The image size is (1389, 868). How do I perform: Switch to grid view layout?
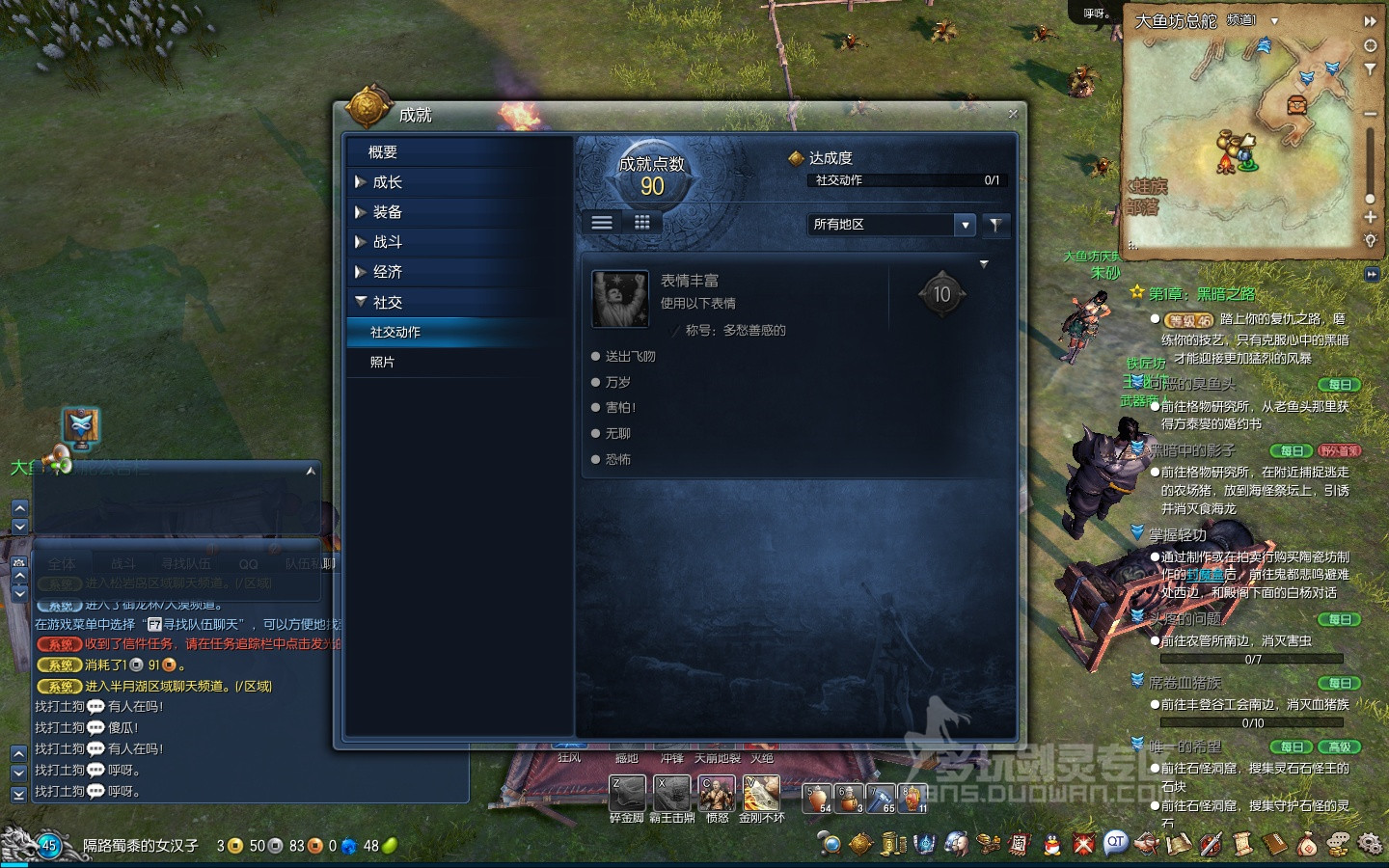coord(642,223)
